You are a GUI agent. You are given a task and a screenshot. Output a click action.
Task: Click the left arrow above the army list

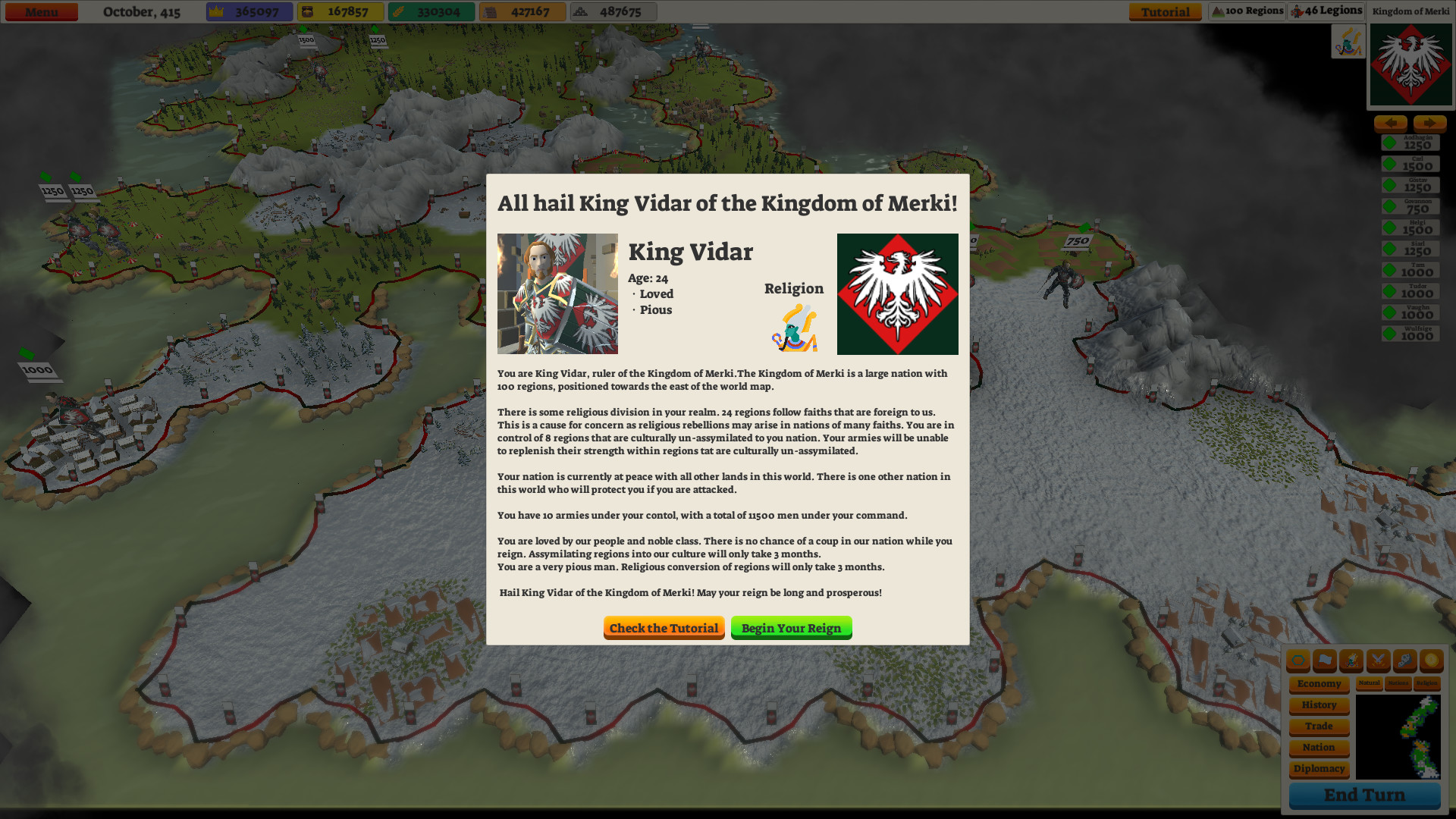coord(1391,123)
